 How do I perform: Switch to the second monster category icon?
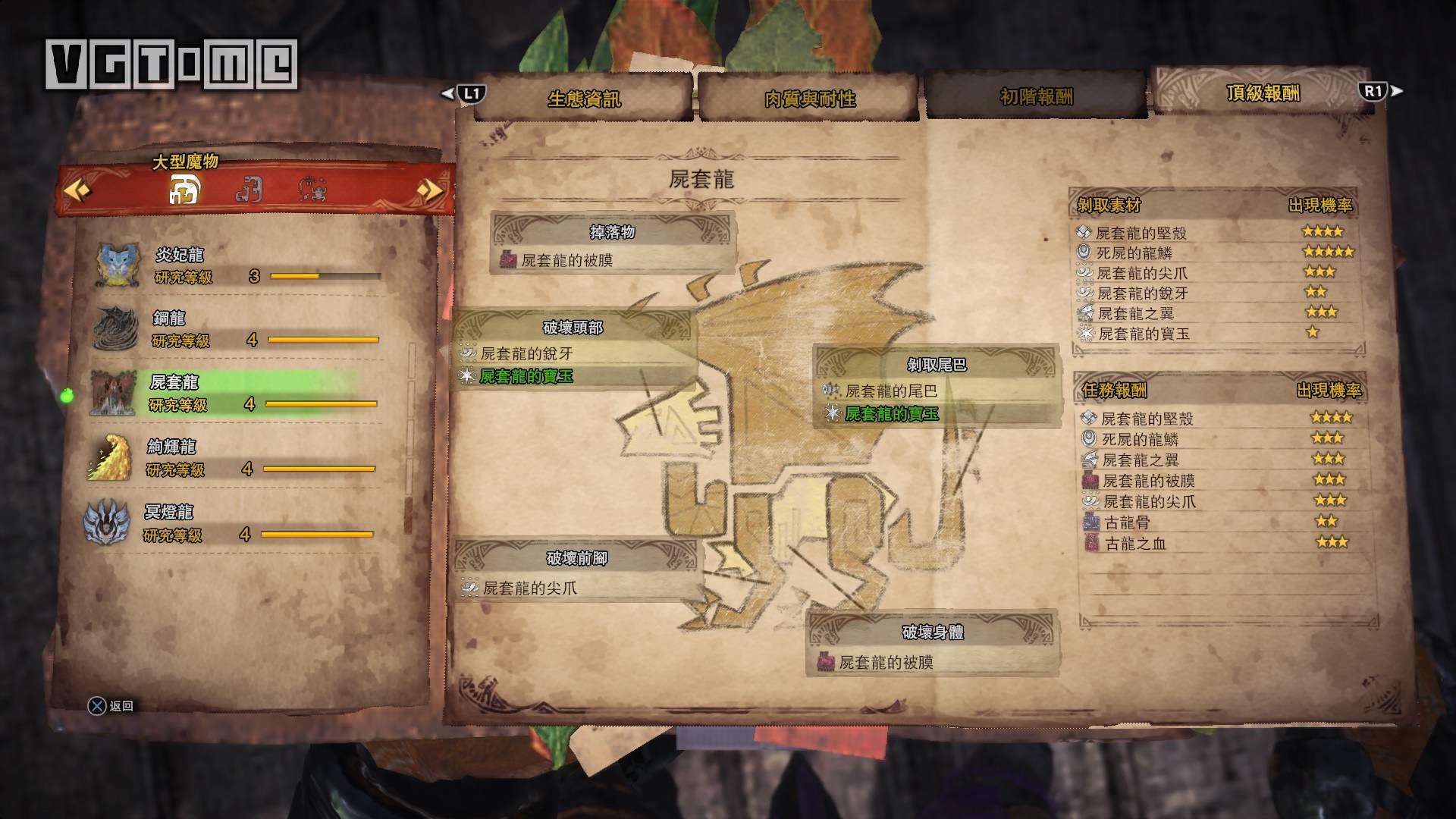[249, 189]
